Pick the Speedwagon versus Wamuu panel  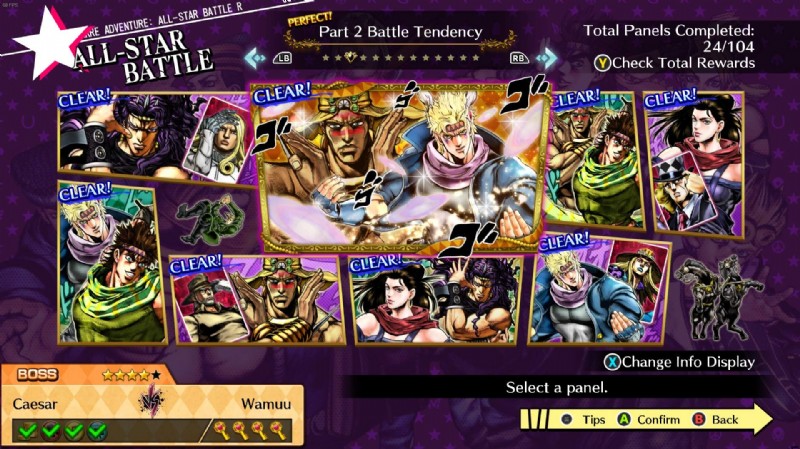click(258, 300)
